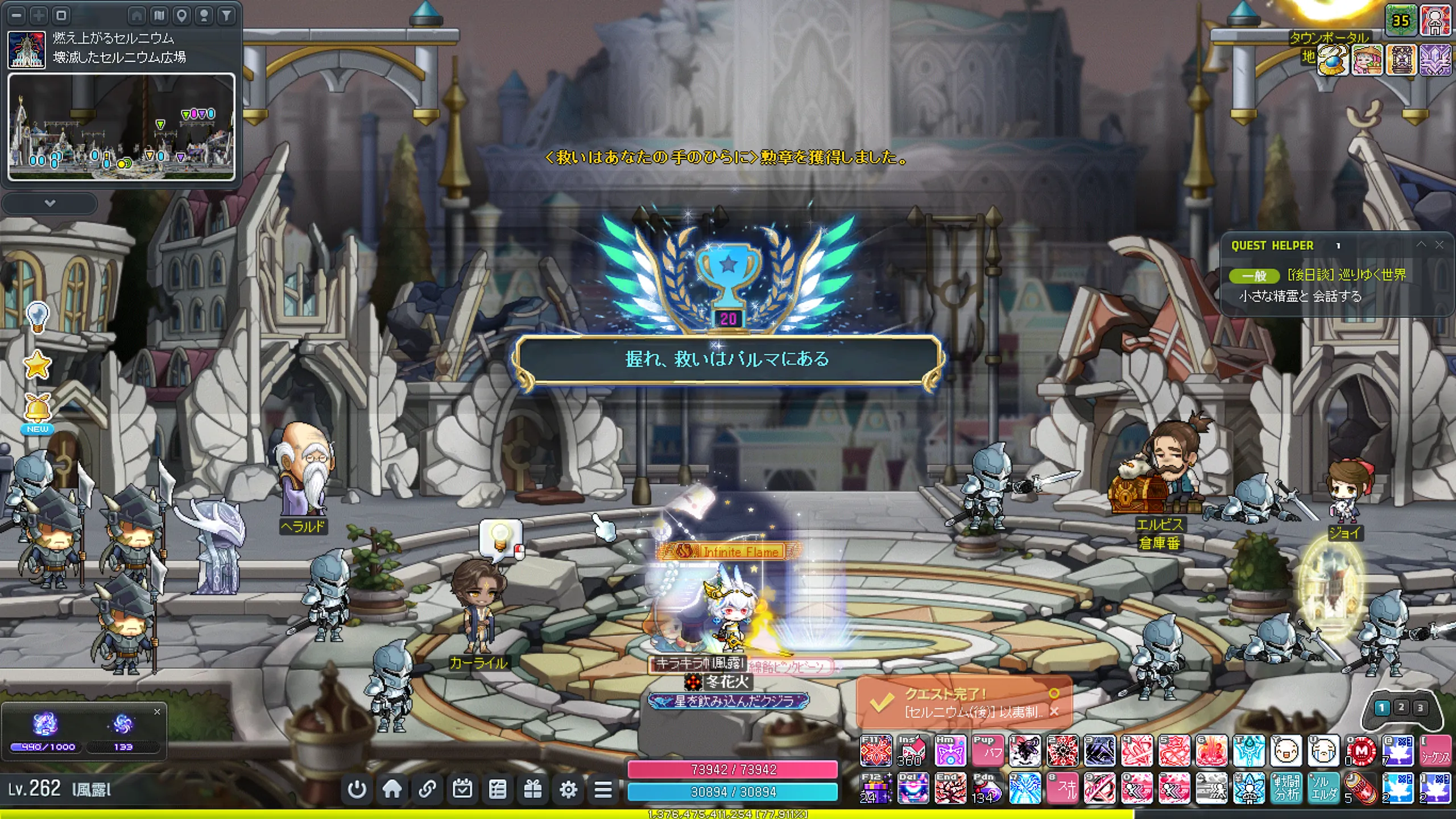Click the home icon in the bottom menu
This screenshot has height=819, width=1456.
point(392,789)
